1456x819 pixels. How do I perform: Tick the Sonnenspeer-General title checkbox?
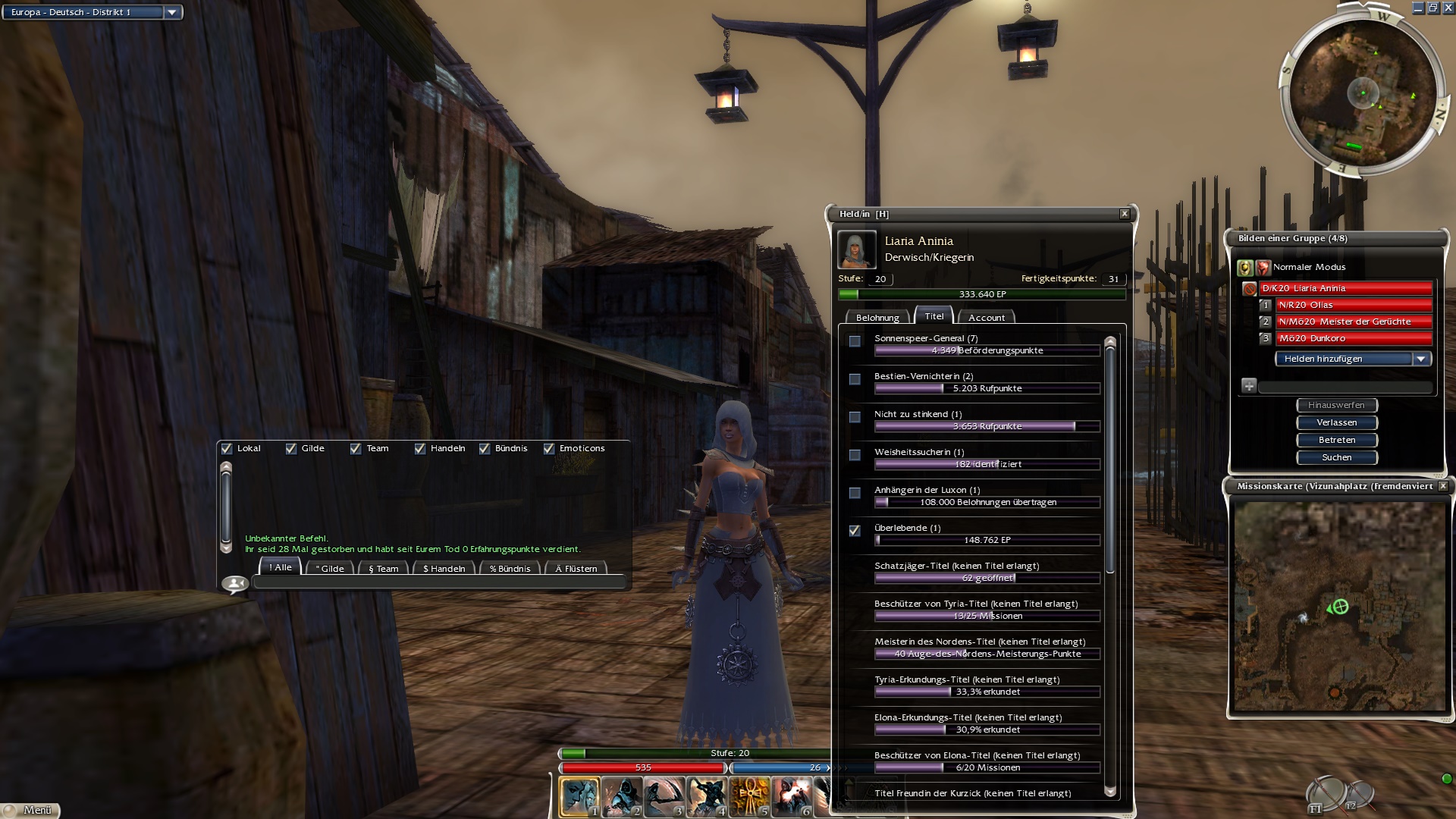pyautogui.click(x=855, y=341)
